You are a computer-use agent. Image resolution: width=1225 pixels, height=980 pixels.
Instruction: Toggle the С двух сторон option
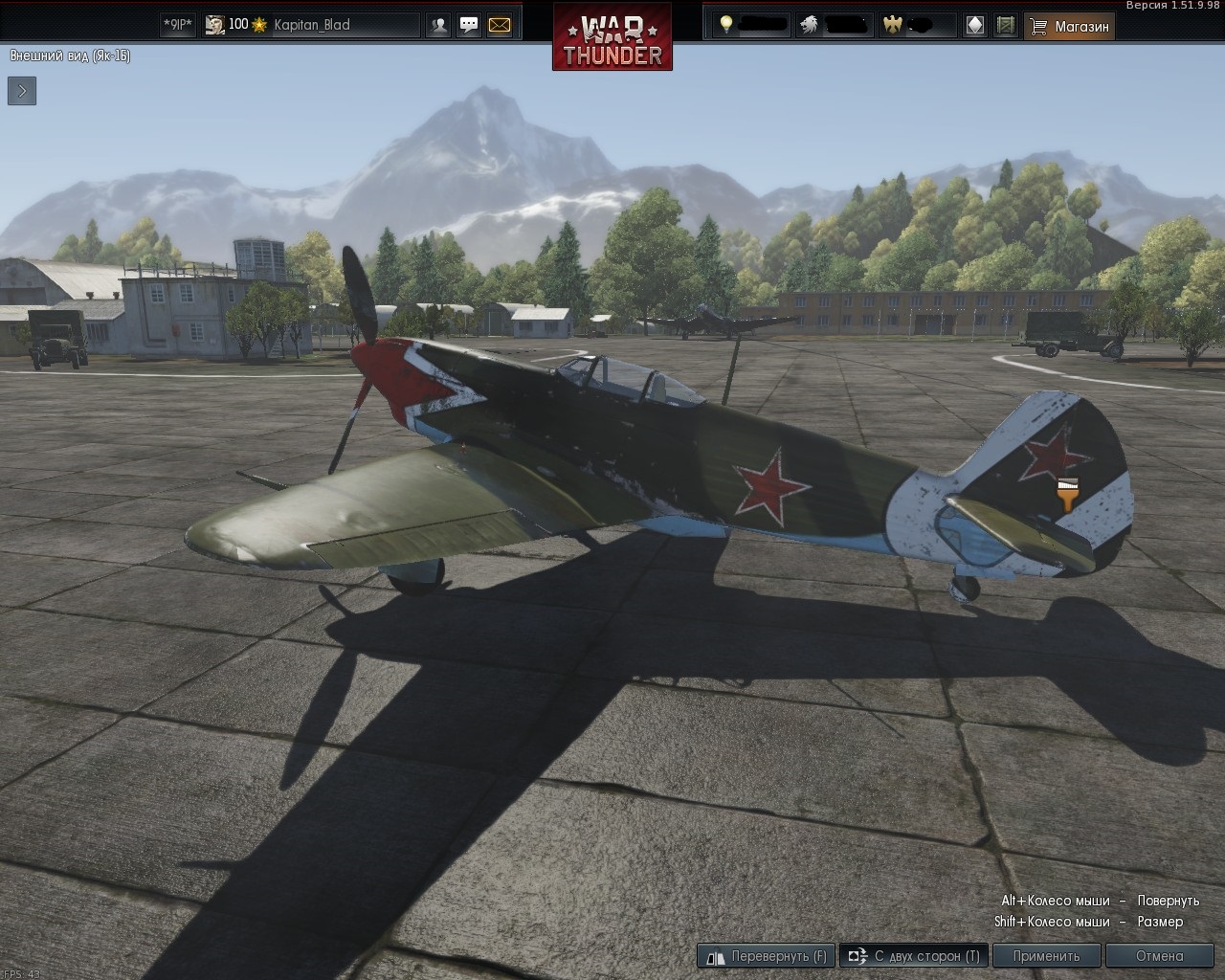pos(914,955)
